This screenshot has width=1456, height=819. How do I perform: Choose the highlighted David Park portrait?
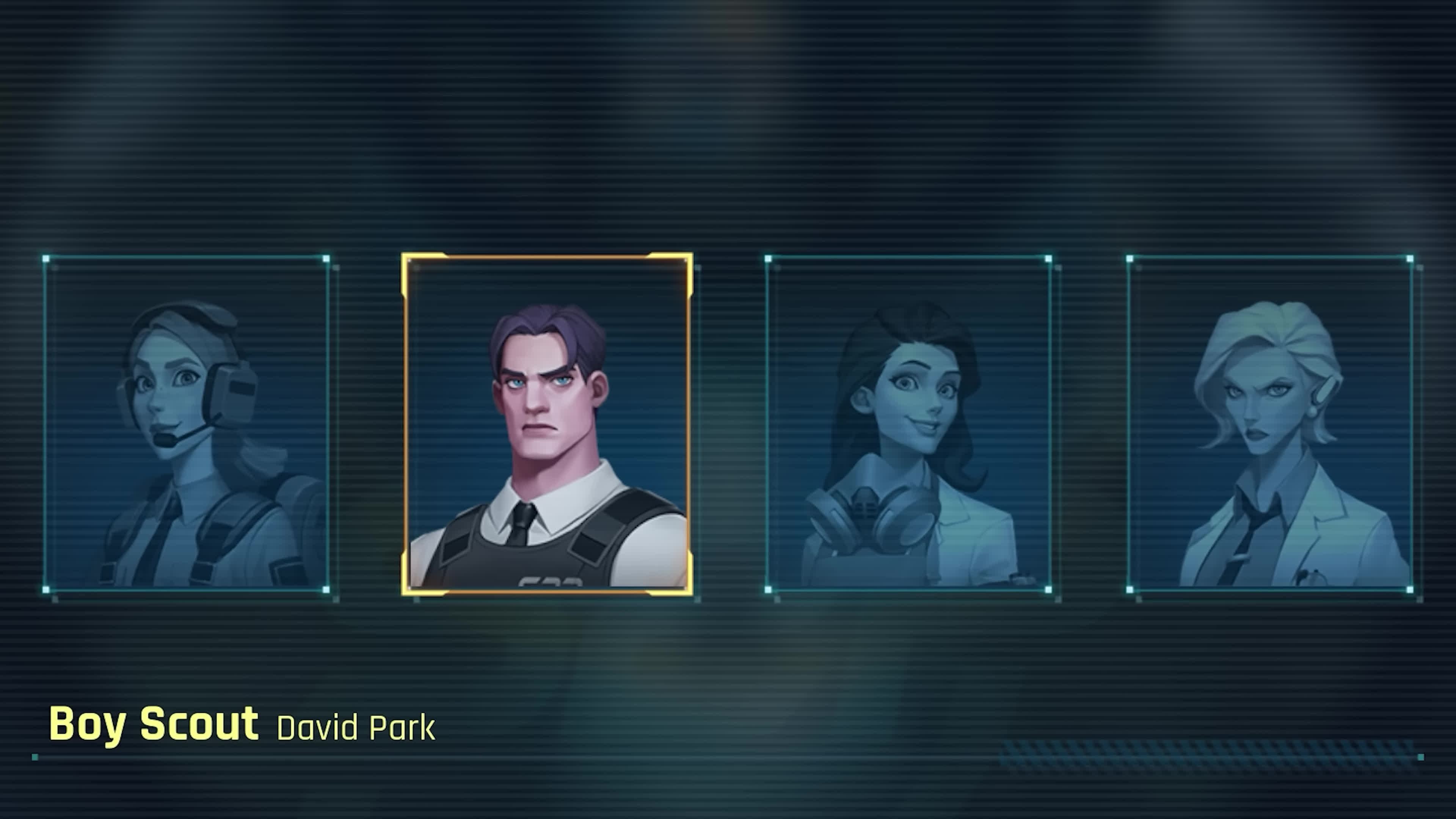point(546,424)
